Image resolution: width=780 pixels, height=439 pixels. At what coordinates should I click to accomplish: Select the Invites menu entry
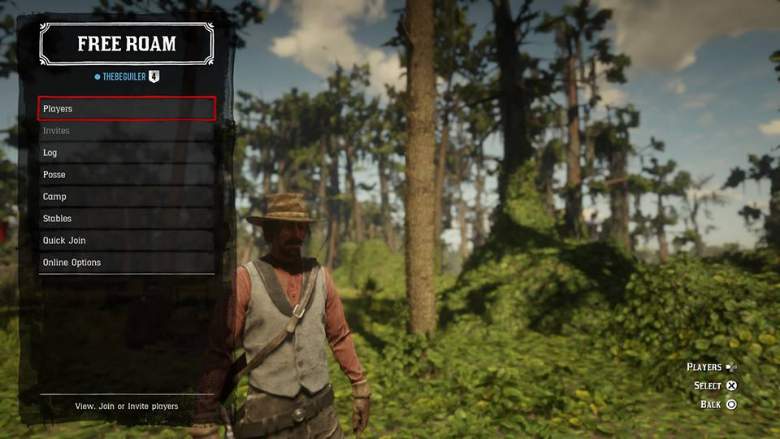click(127, 131)
